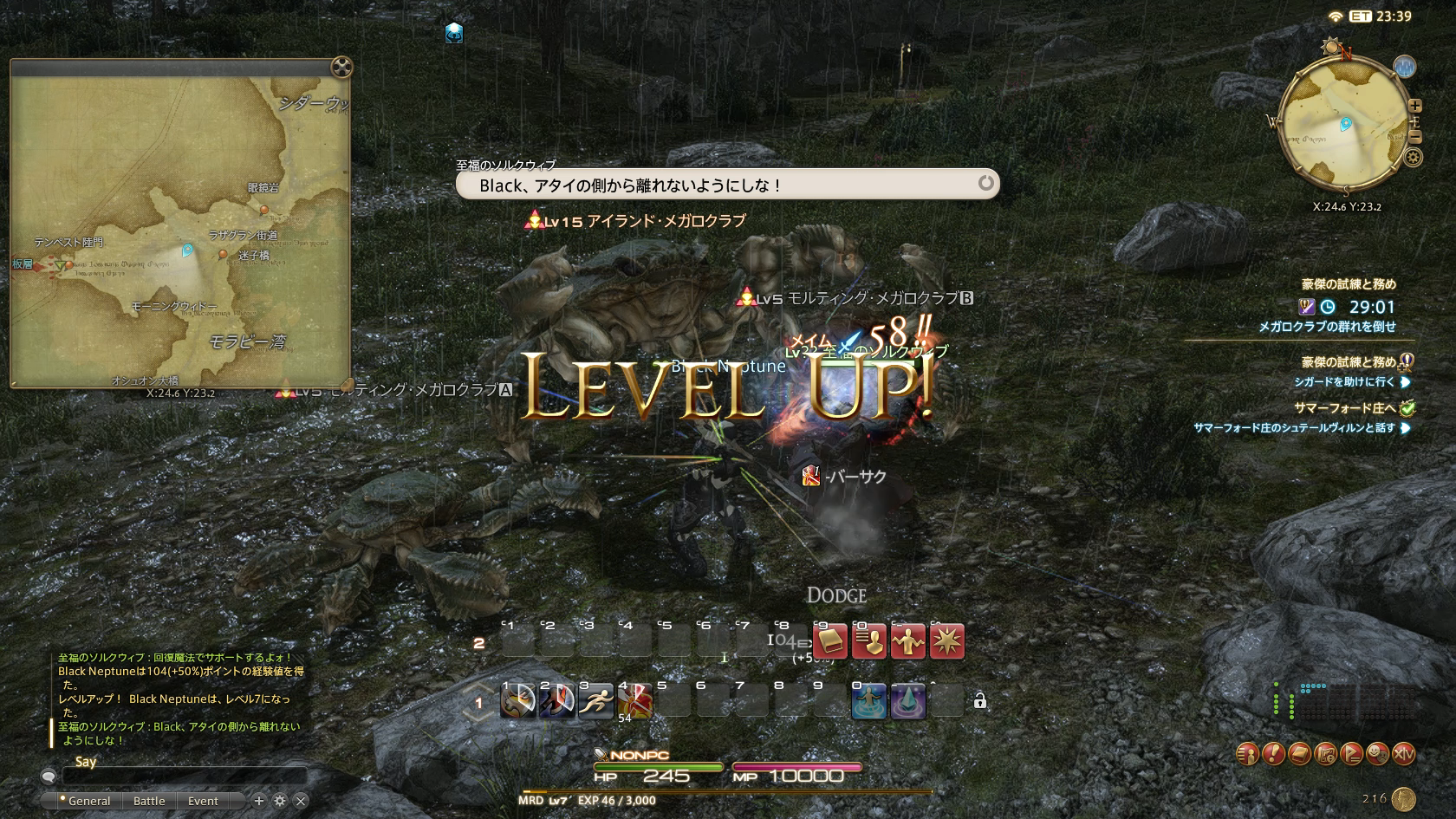Zoom in the minimap with plus button

(x=1415, y=107)
